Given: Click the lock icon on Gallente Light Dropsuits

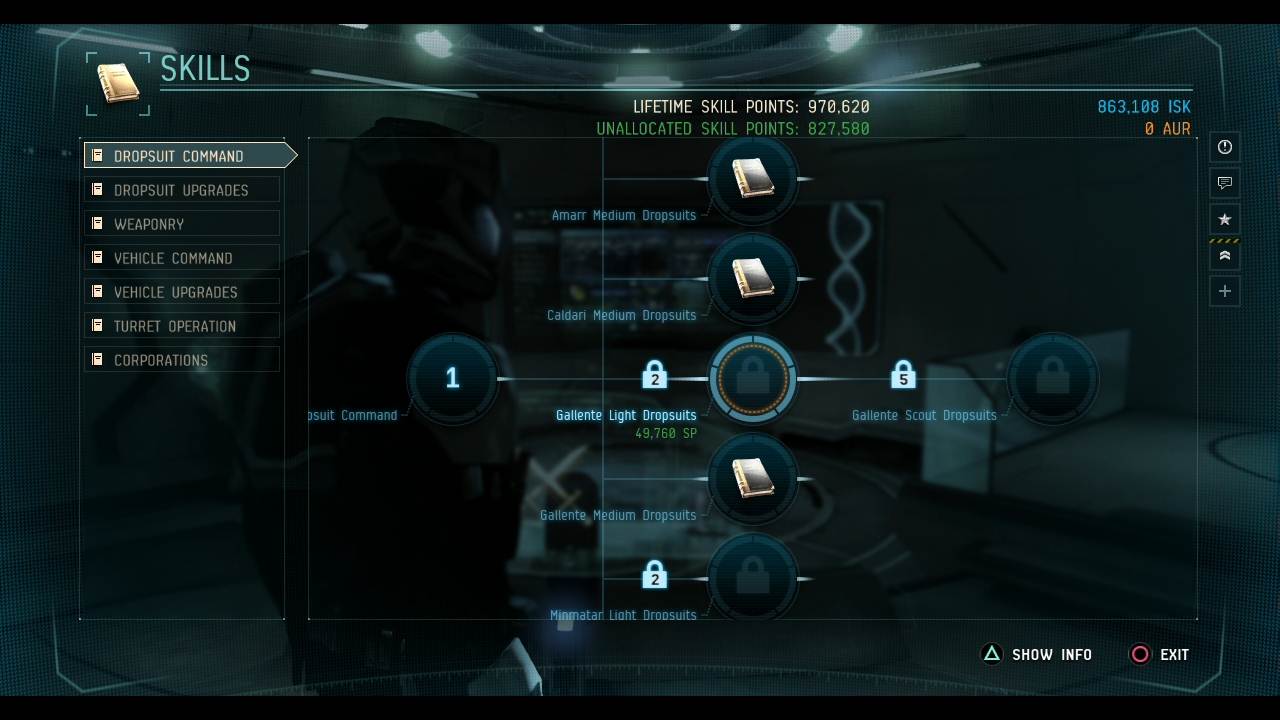Looking at the screenshot, I should (655, 377).
